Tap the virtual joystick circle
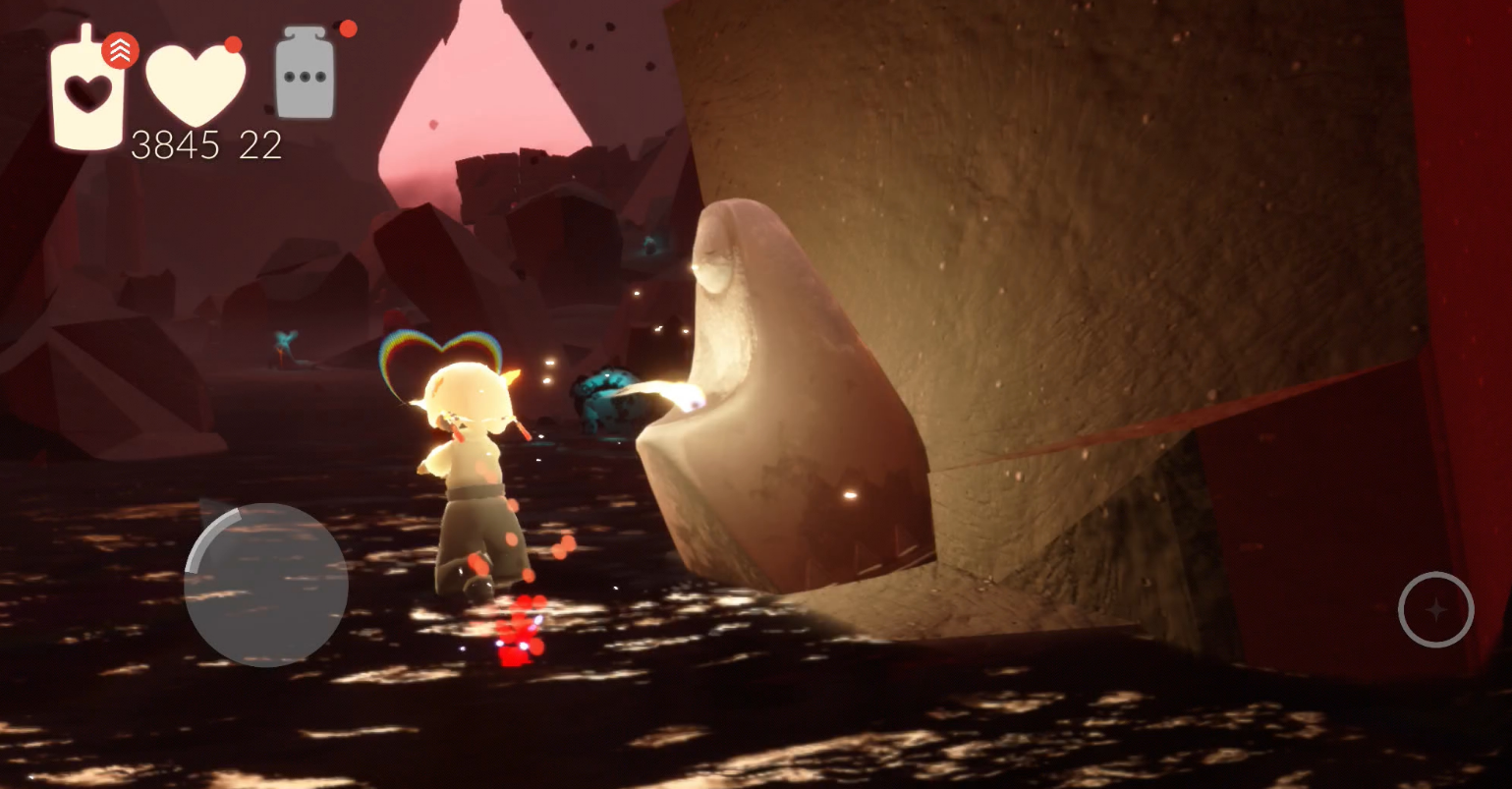Screen dimensions: 1512x789 tap(266, 585)
